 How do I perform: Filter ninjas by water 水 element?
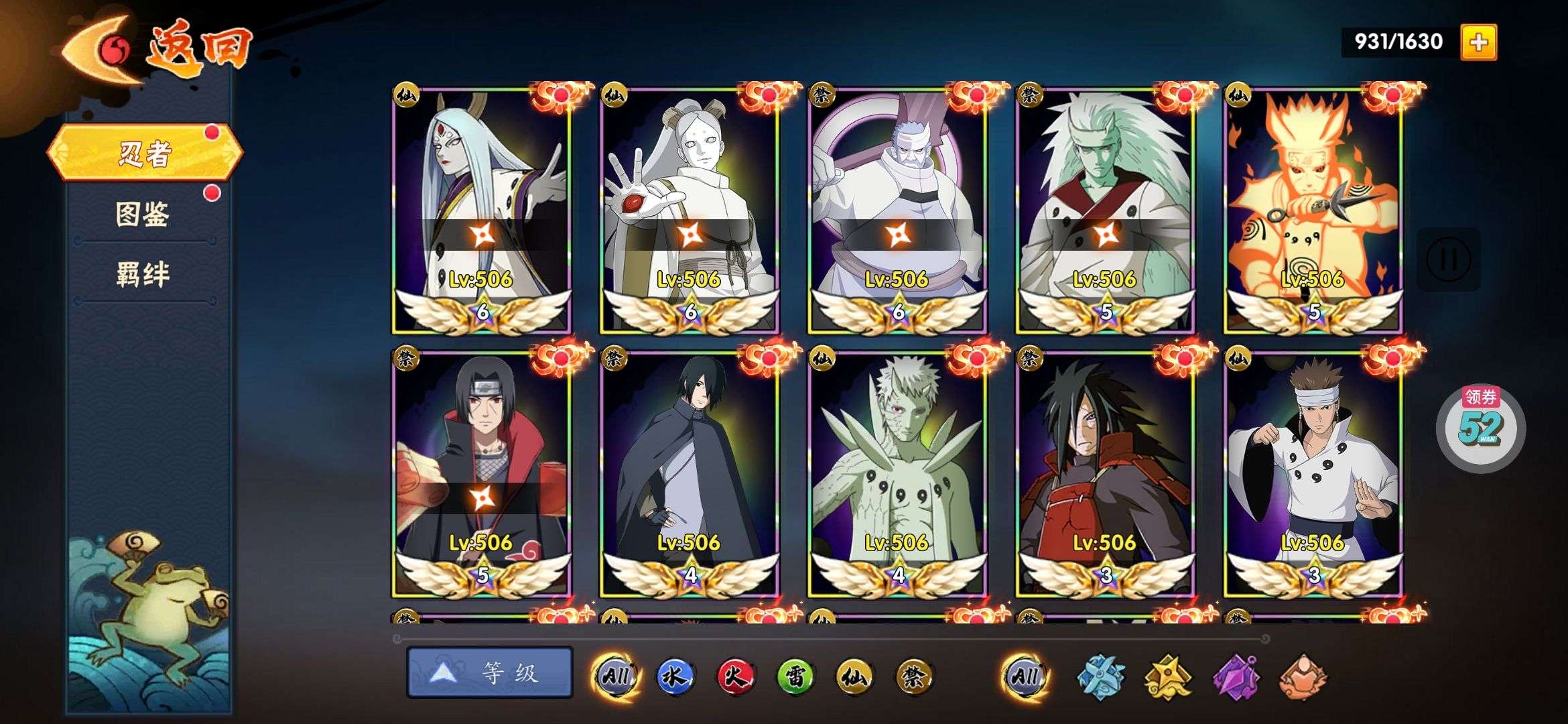coord(675,676)
